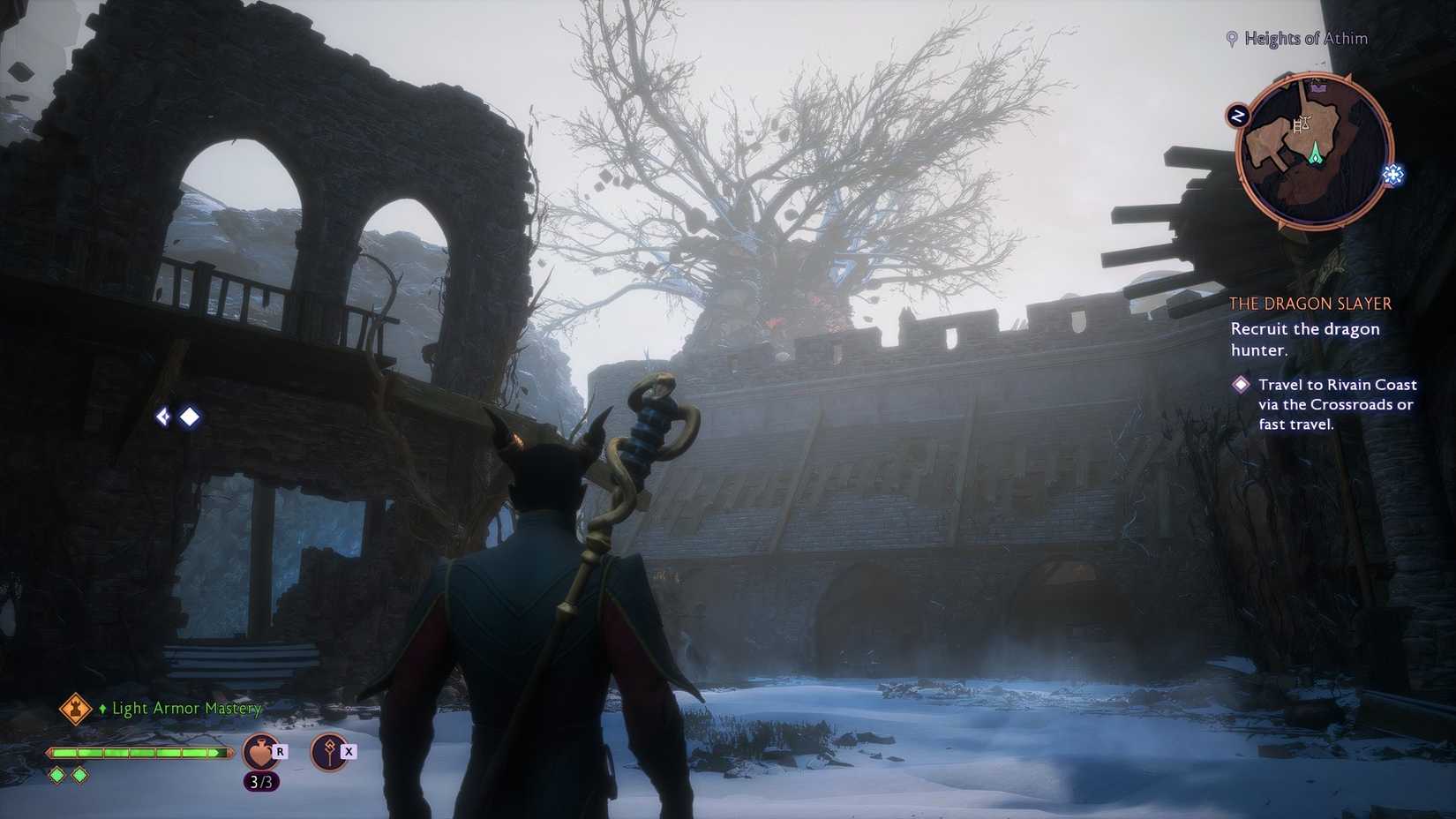Click the green player arrow on the minimap
Viewport: 1456px width, 819px height.
click(1316, 154)
